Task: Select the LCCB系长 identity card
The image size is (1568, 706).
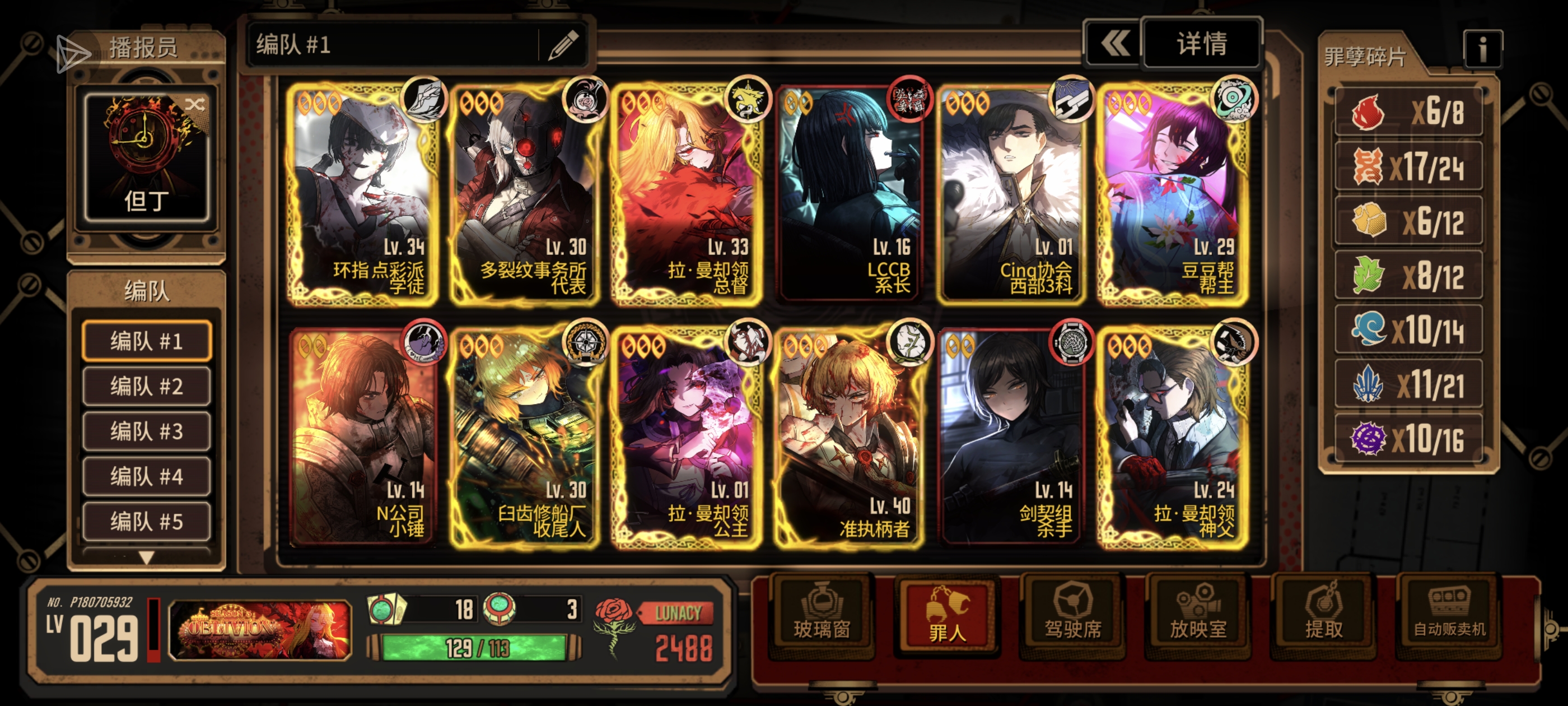Action: pyautogui.click(x=850, y=195)
